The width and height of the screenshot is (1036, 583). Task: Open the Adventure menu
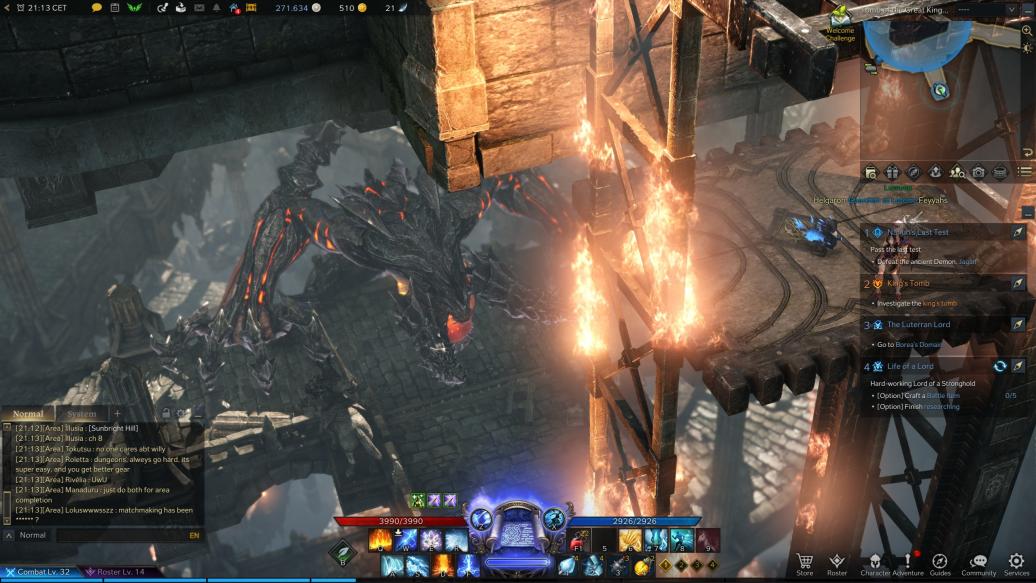pos(908,562)
